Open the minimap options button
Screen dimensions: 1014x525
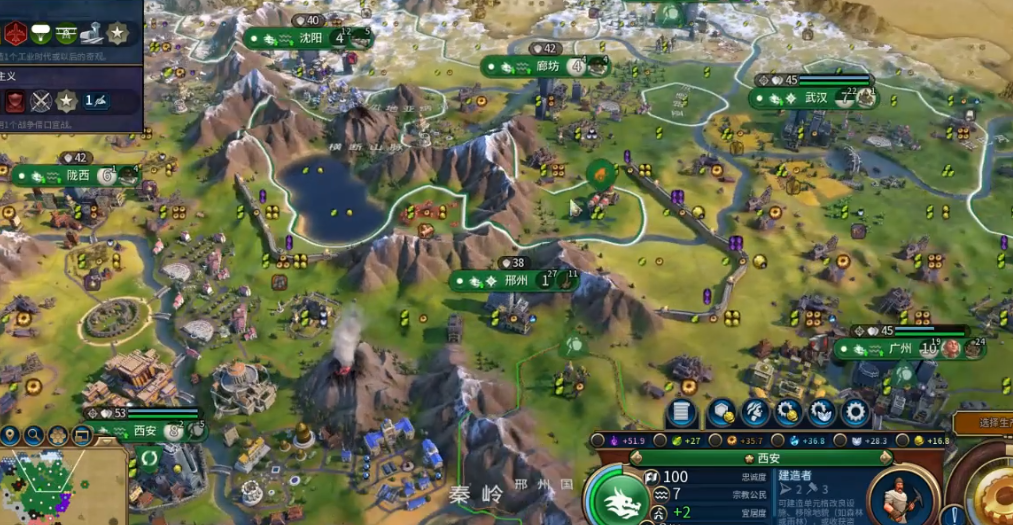pyautogui.click(x=82, y=436)
